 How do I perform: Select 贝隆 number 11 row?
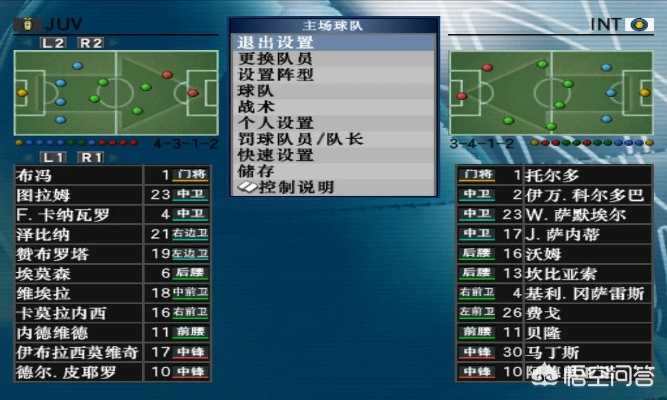(x=560, y=332)
